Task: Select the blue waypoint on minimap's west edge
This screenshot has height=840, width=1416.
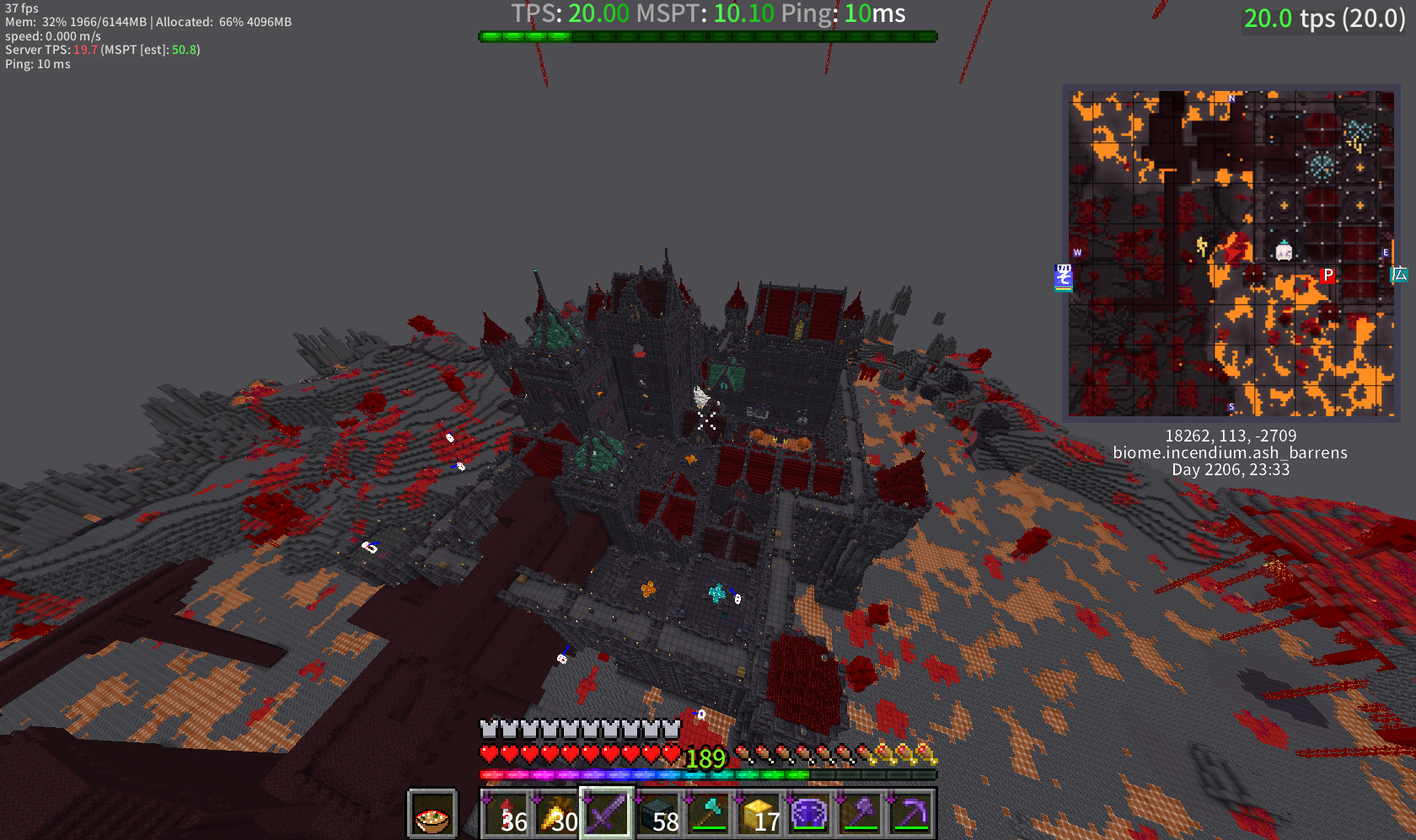Action: pos(1064,276)
